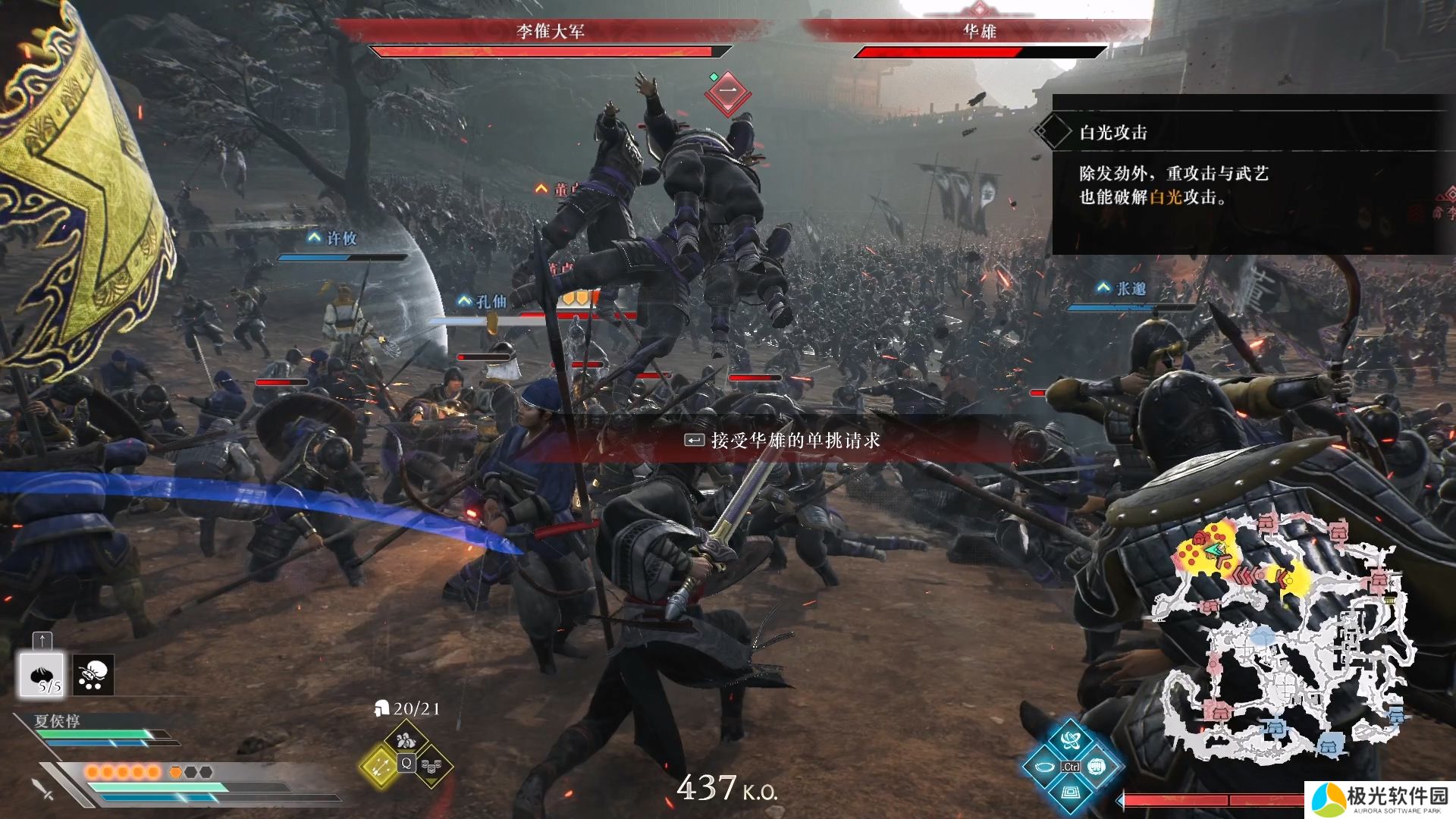Open the 白光攻击 tutorial tip panel

pyautogui.click(x=1247, y=174)
